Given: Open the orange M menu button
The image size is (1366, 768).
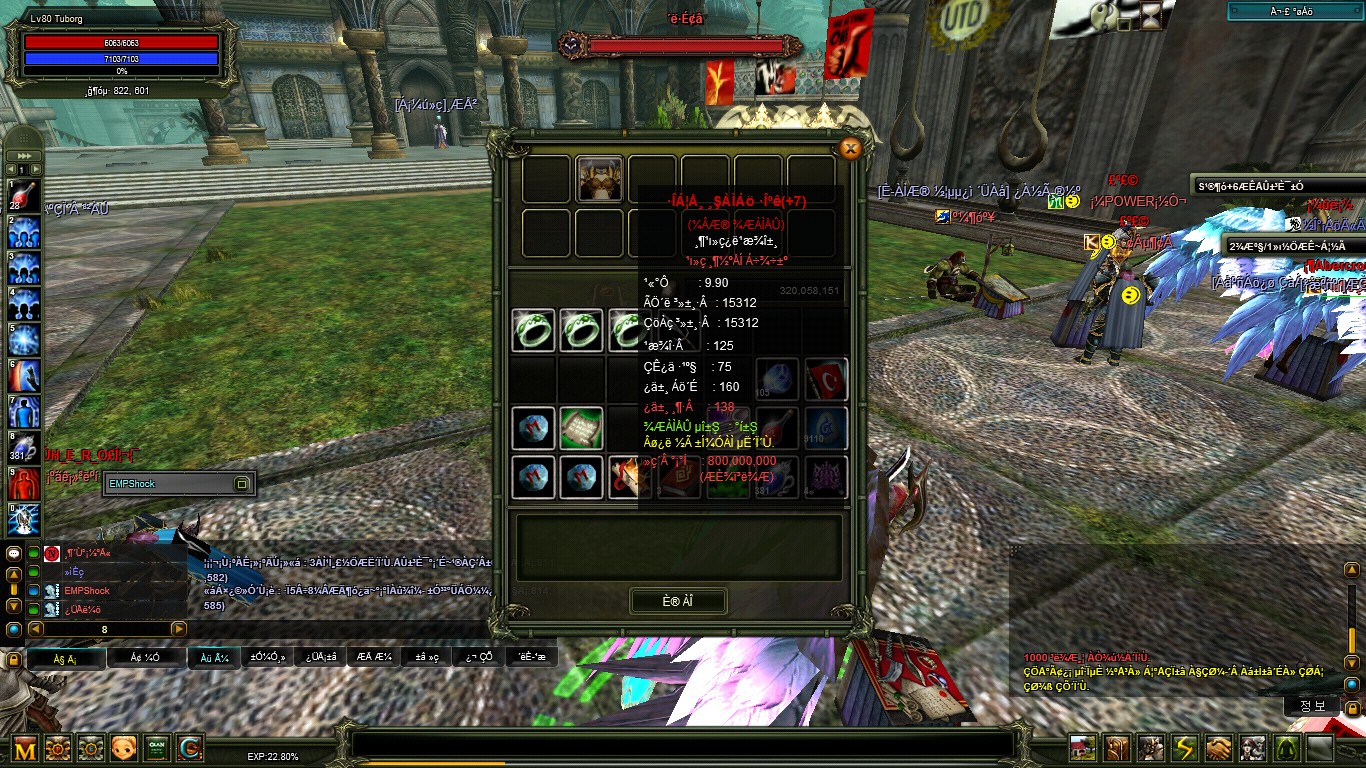Looking at the screenshot, I should [x=25, y=748].
